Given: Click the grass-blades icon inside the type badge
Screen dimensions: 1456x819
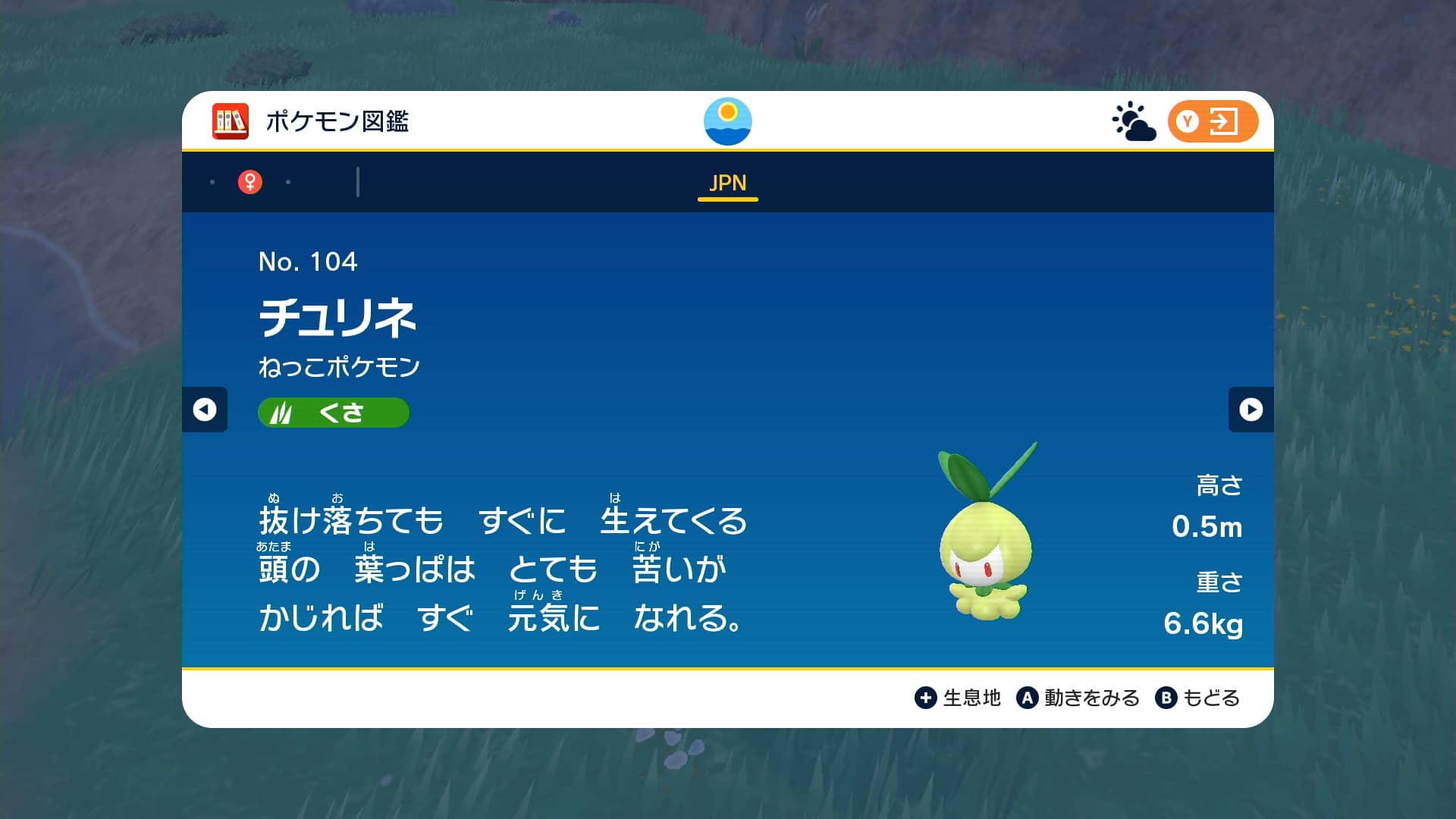Looking at the screenshot, I should [282, 412].
